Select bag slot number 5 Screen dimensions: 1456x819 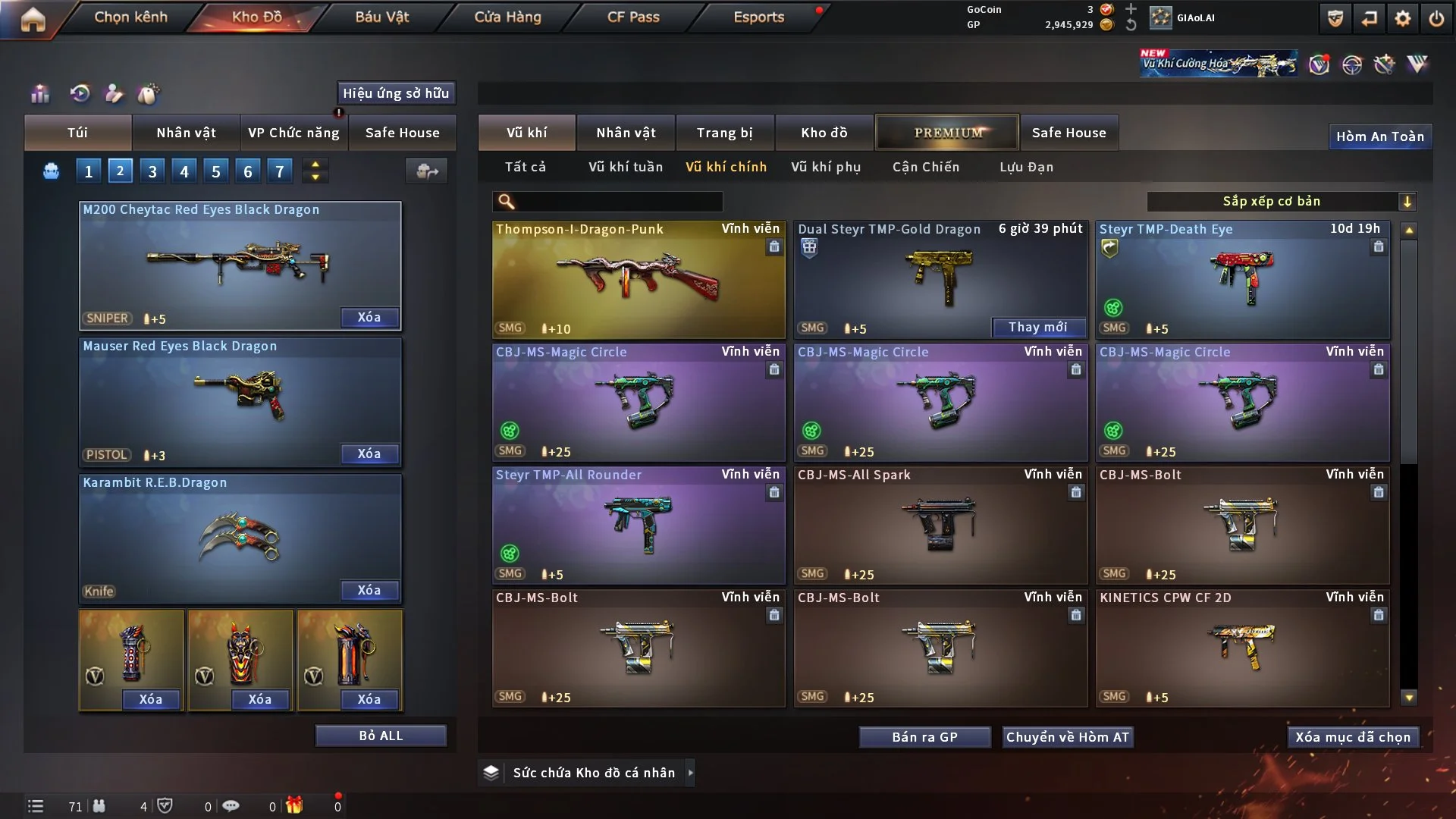coord(216,171)
